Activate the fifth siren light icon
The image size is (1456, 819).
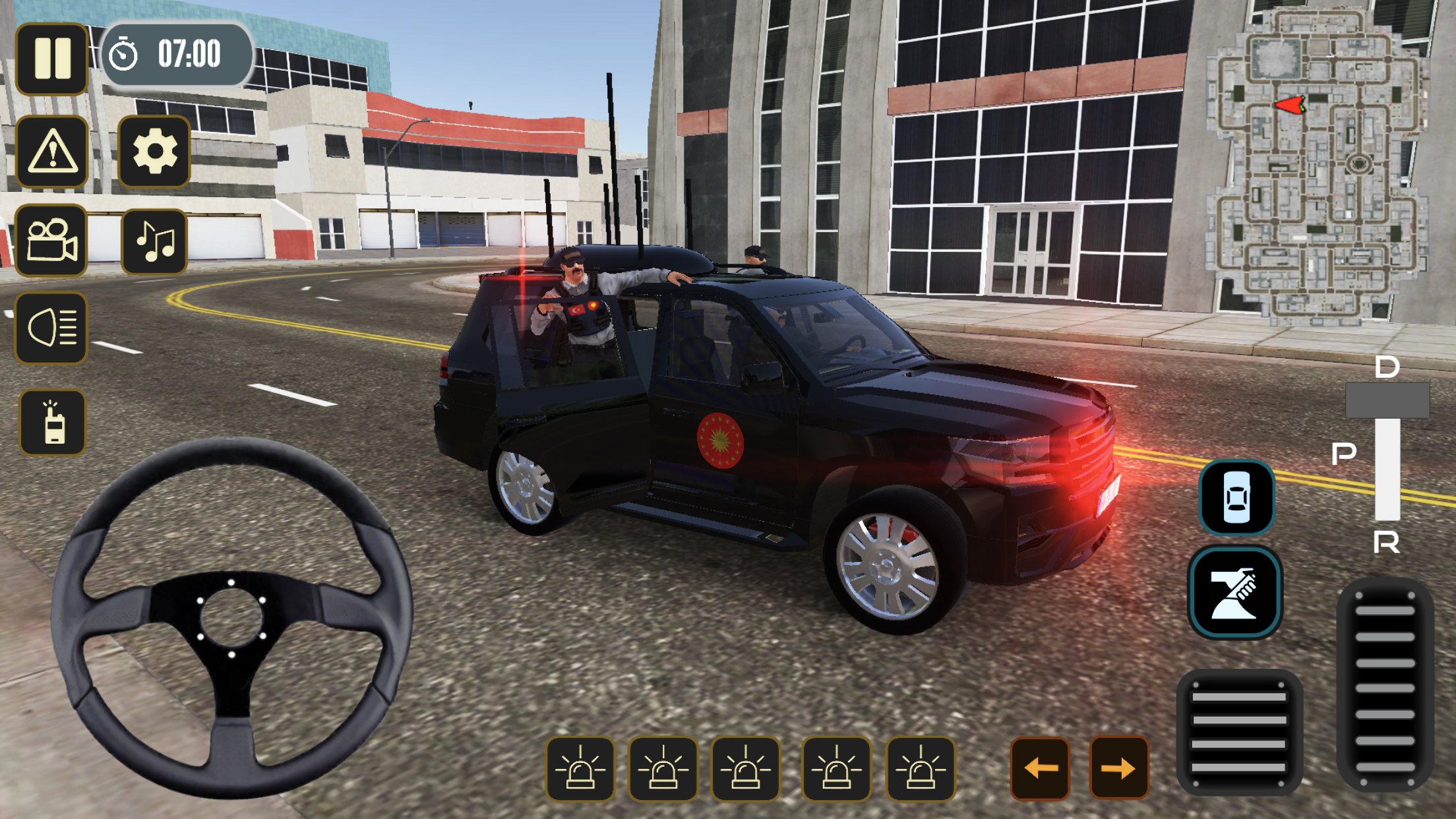coord(921,768)
